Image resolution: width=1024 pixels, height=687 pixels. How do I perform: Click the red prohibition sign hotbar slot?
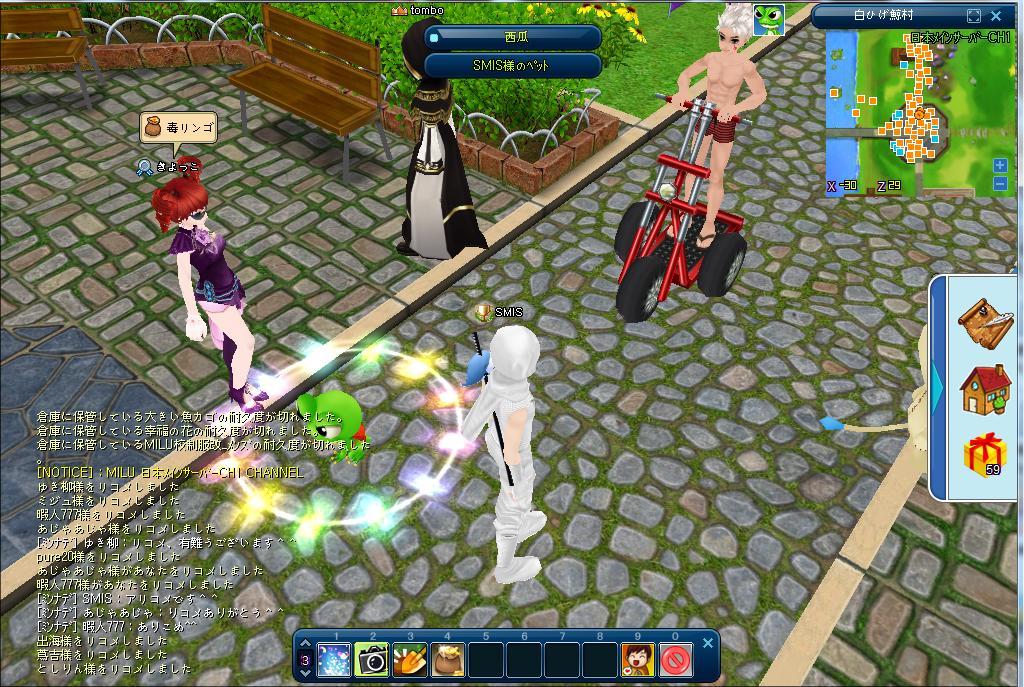tap(676, 660)
